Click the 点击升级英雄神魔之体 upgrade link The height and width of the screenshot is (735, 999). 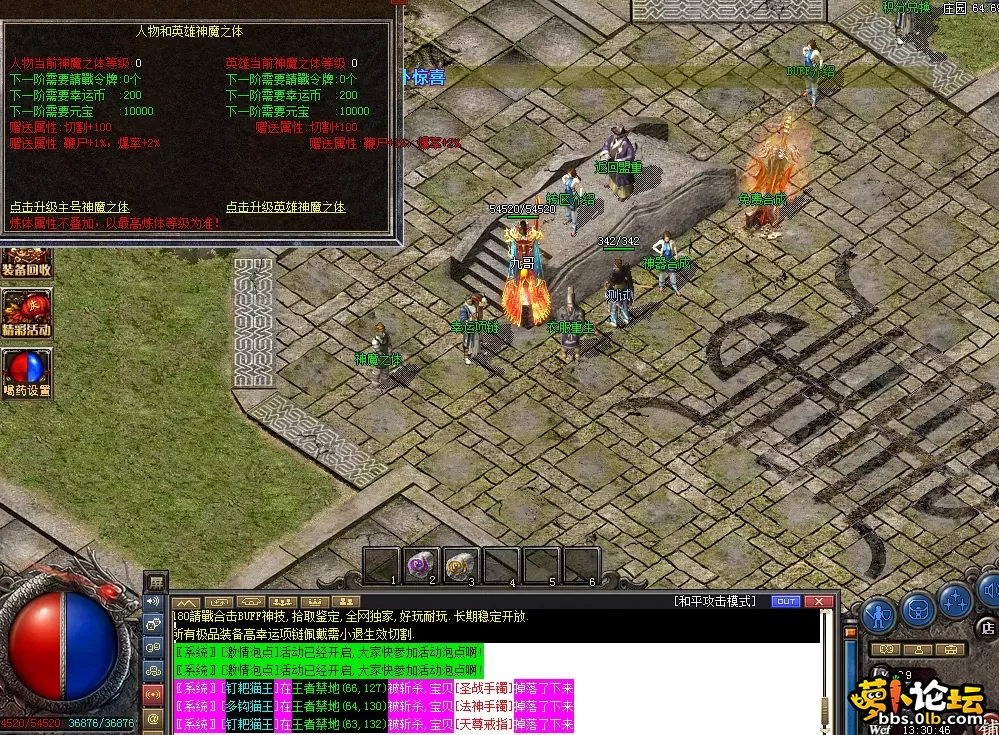tap(285, 207)
